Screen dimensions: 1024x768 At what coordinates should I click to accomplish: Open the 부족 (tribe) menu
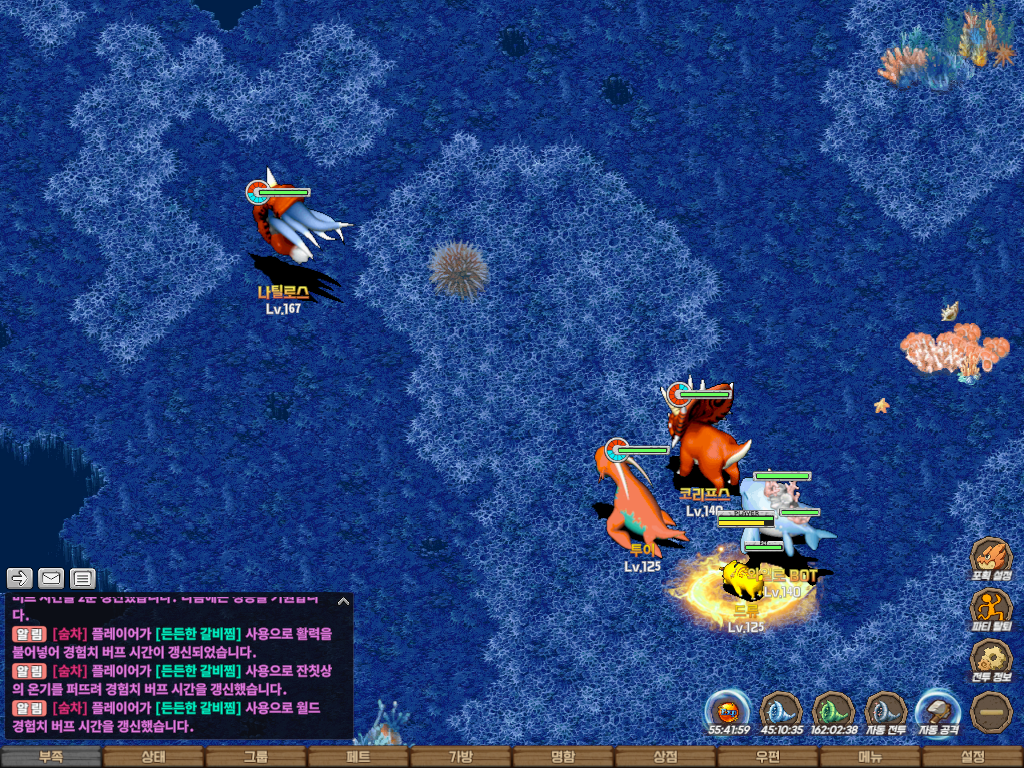click(51, 757)
